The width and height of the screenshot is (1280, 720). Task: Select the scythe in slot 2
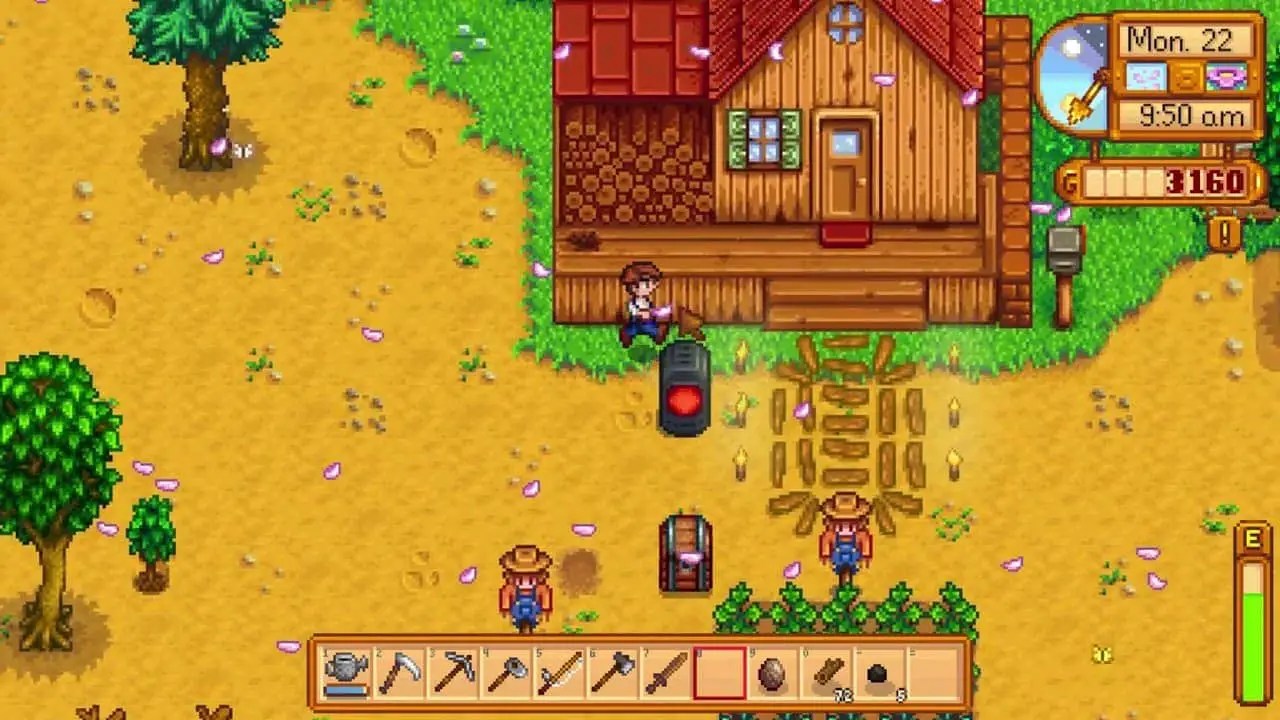[x=397, y=673]
